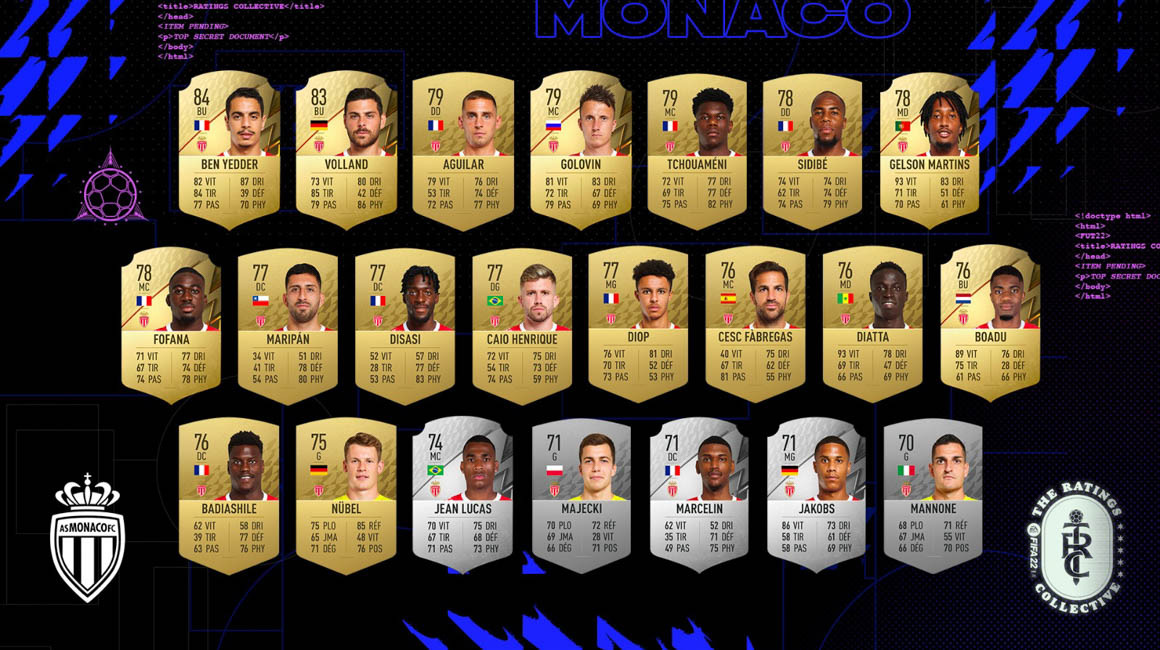Open the Tchouaméni card
Image resolution: width=1160 pixels, height=650 pixels.
pyautogui.click(x=697, y=146)
